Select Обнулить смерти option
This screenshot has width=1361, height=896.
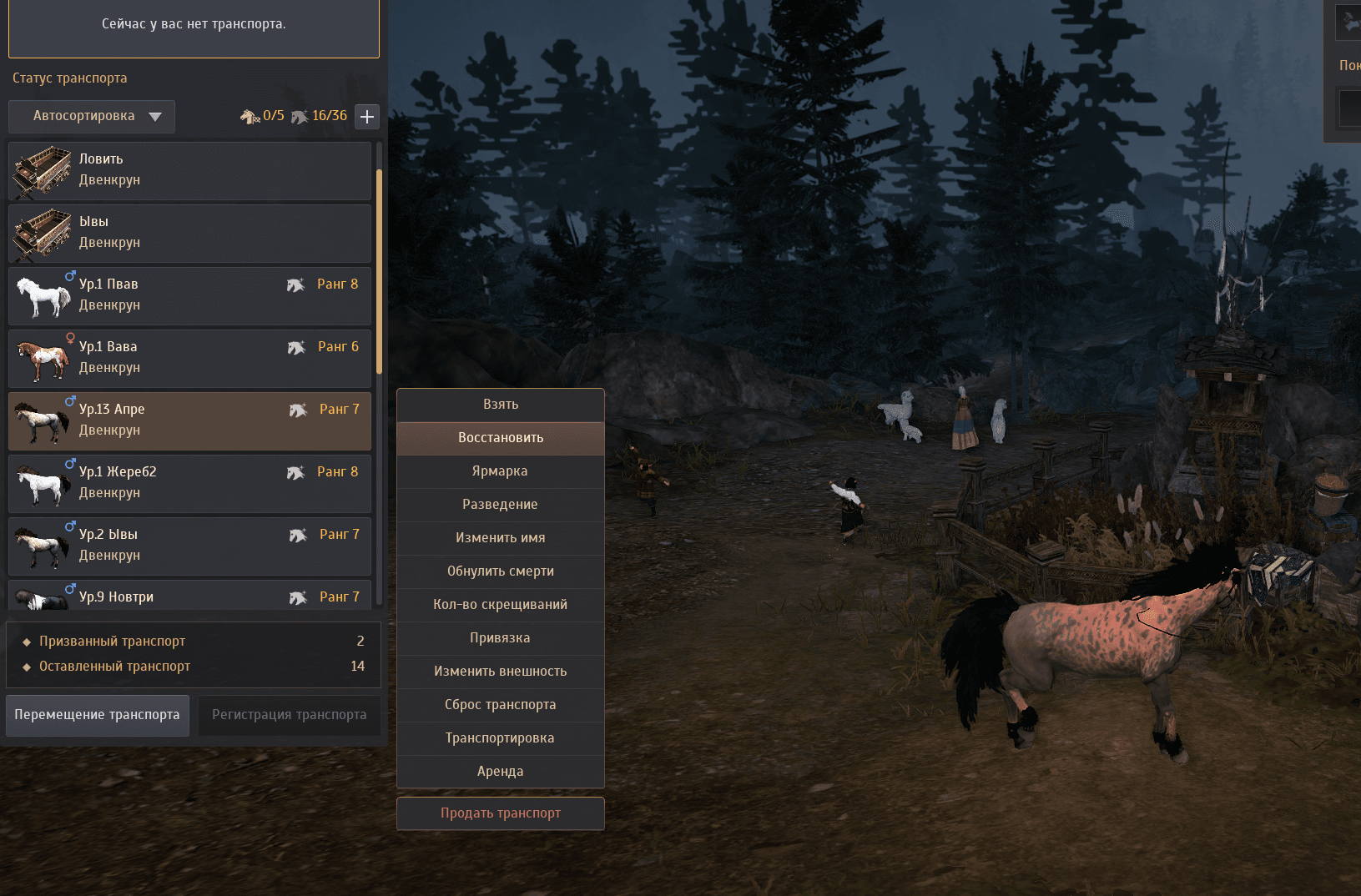click(501, 571)
